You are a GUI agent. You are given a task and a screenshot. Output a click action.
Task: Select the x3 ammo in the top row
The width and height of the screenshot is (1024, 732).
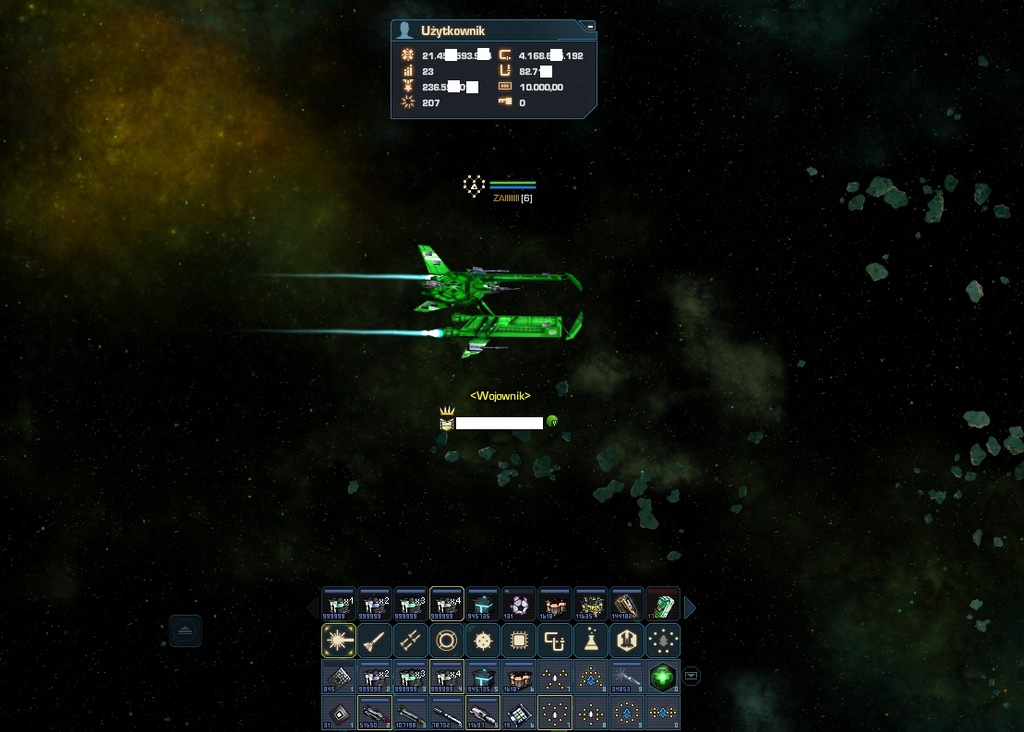click(410, 604)
